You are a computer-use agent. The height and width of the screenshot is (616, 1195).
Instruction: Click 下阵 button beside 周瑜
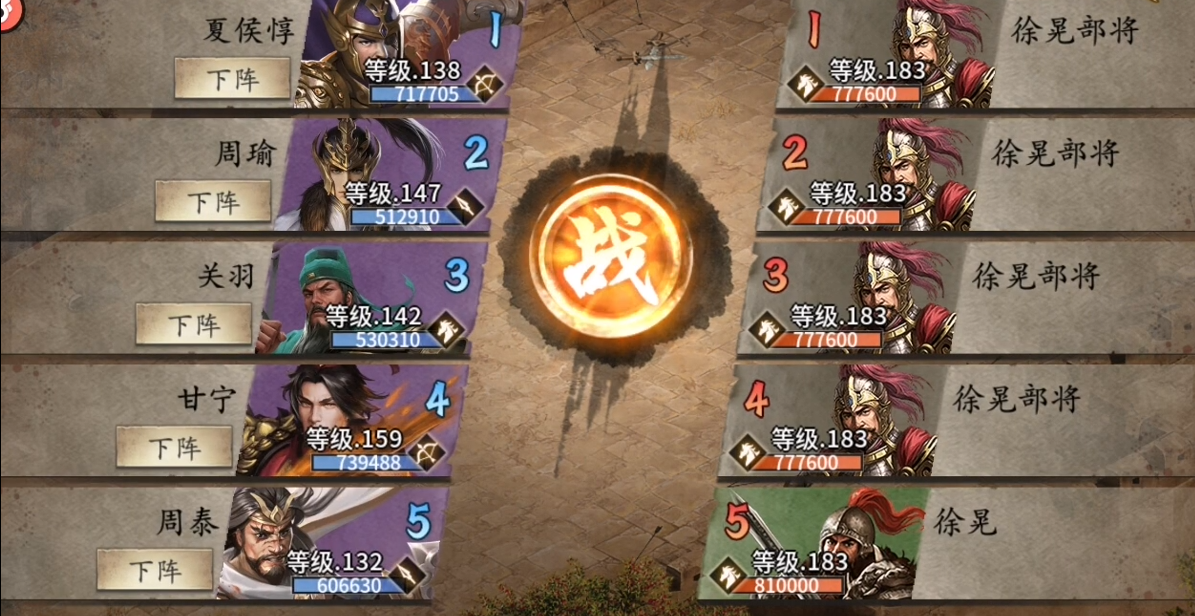[212, 201]
